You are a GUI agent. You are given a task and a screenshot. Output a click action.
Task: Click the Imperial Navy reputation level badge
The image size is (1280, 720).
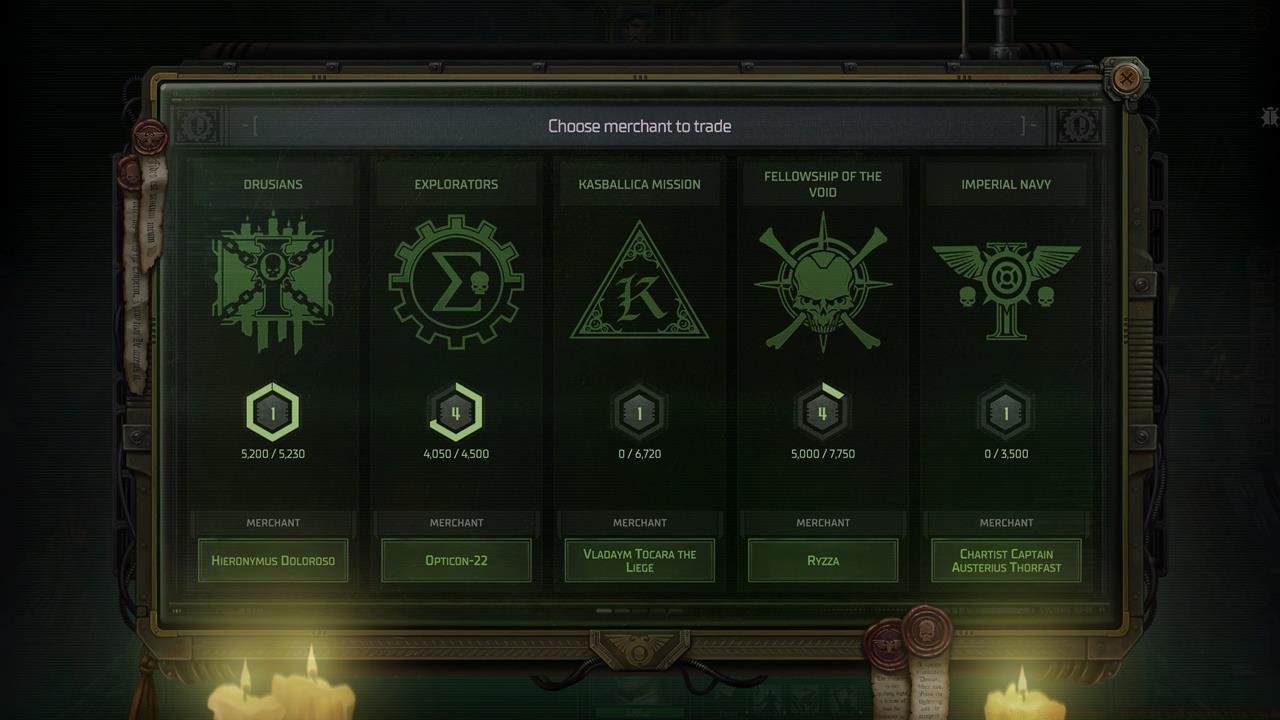click(x=1006, y=410)
